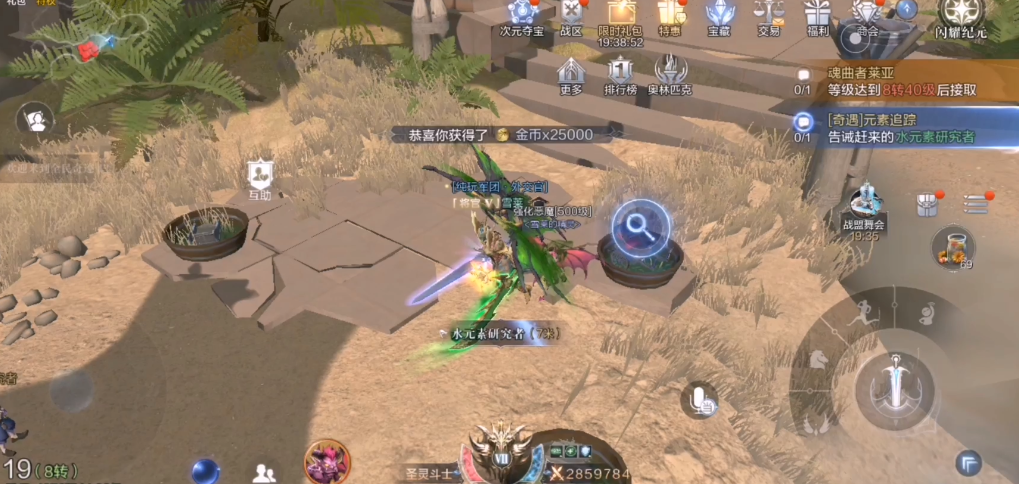Image resolution: width=1019 pixels, height=484 pixels.
Task: Open the 排行榜 leaderboard
Action: (x=621, y=75)
